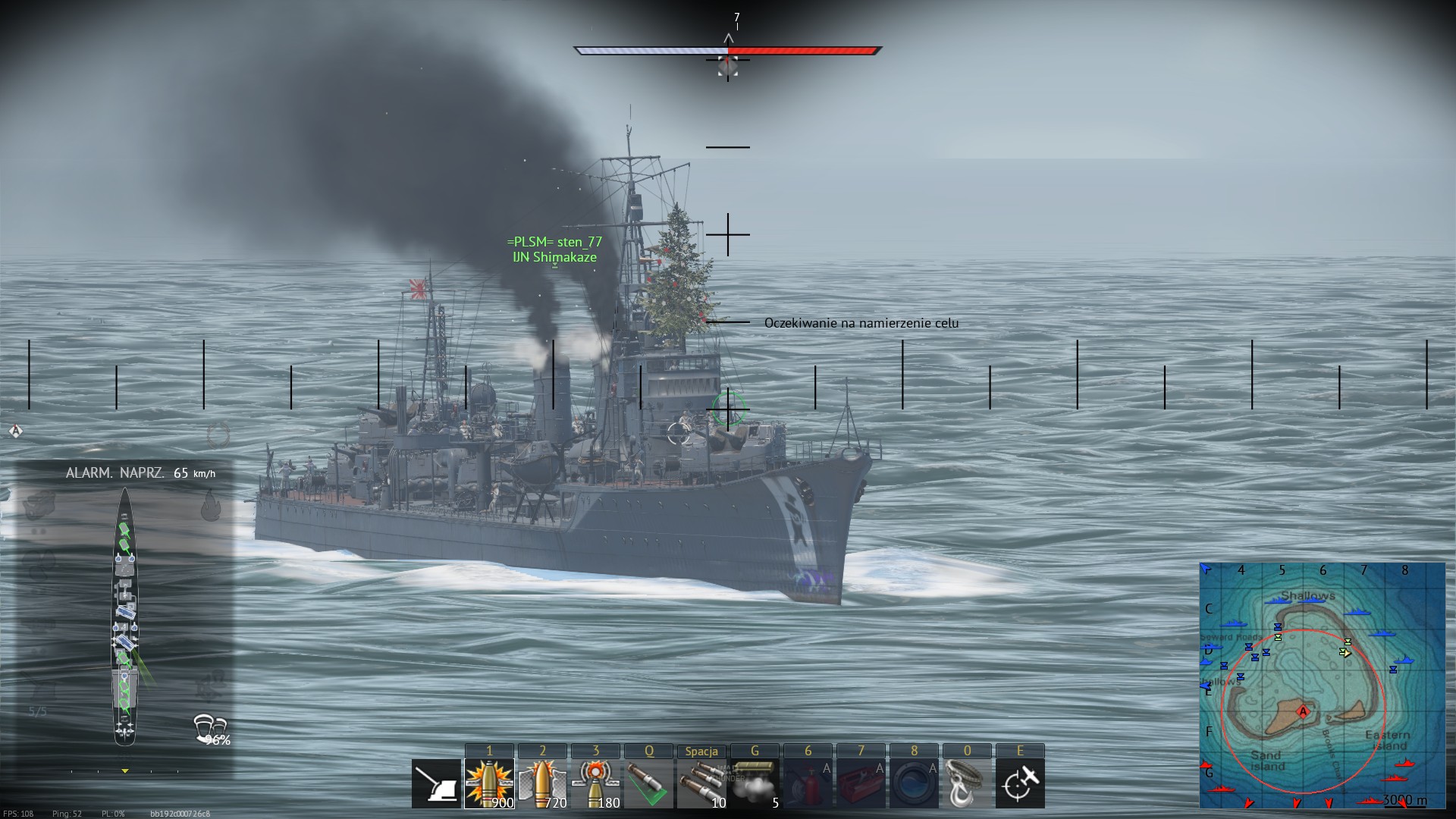Viewport: 1456px width, 819px height.
Task: Use the fire extinguisher slot
Action: 808,783
